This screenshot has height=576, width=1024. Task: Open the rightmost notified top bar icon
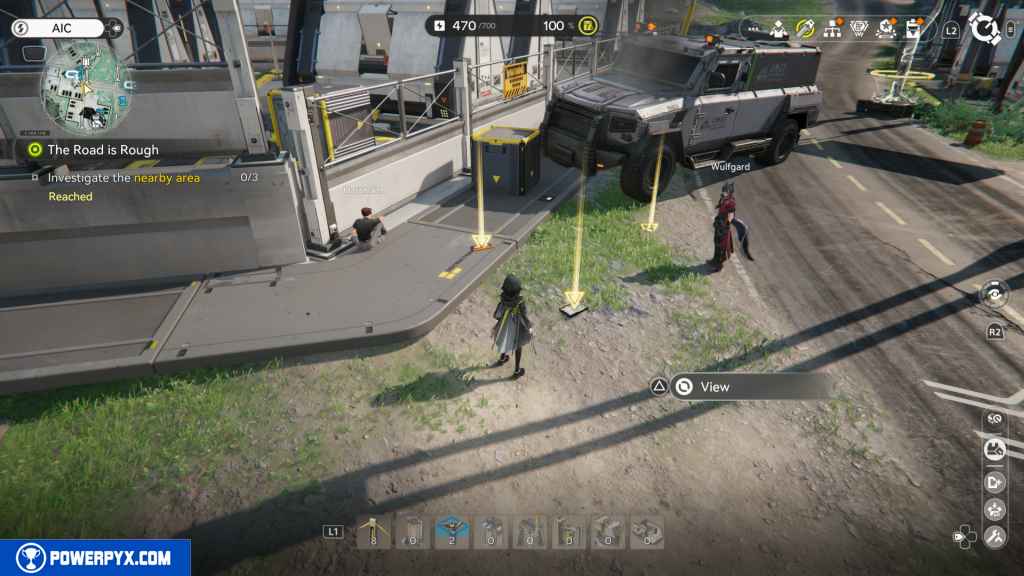coord(913,29)
